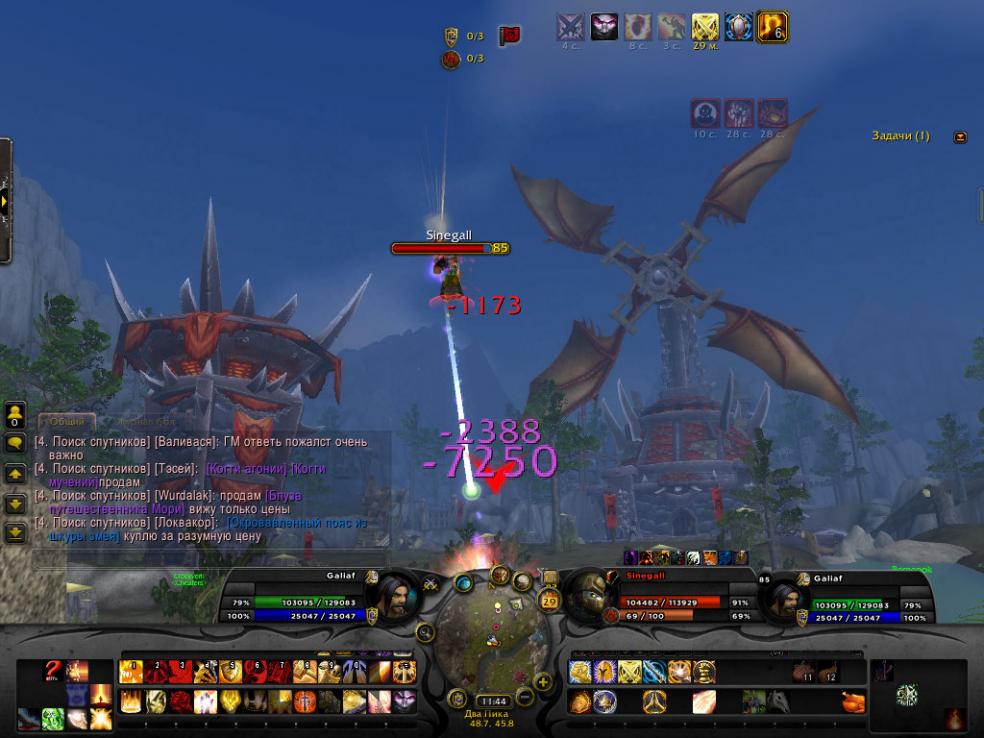Image resolution: width=984 pixels, height=738 pixels.
Task: Click the Когти агонии item link in chat
Action: coord(243,469)
